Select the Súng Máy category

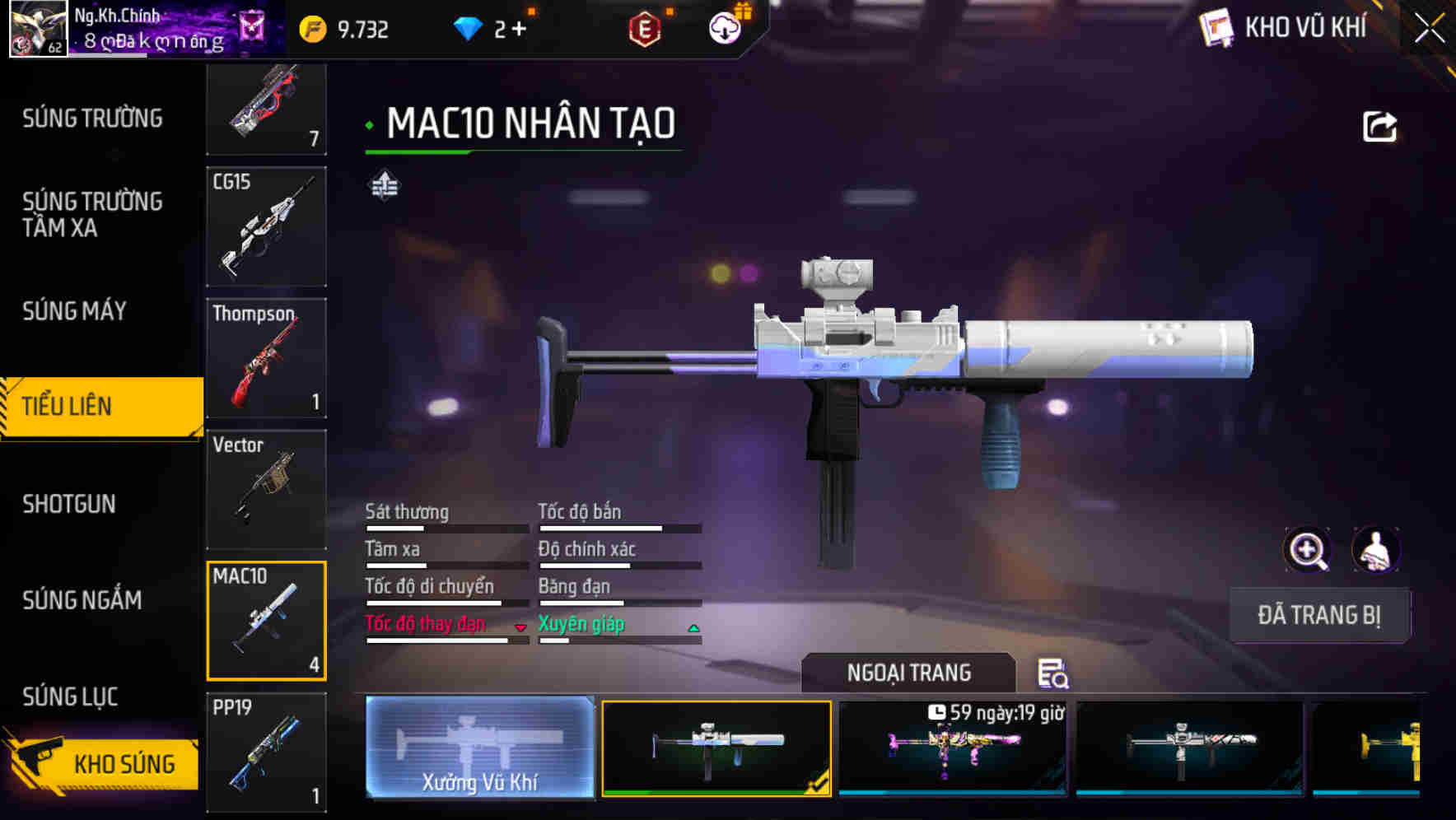coord(75,311)
